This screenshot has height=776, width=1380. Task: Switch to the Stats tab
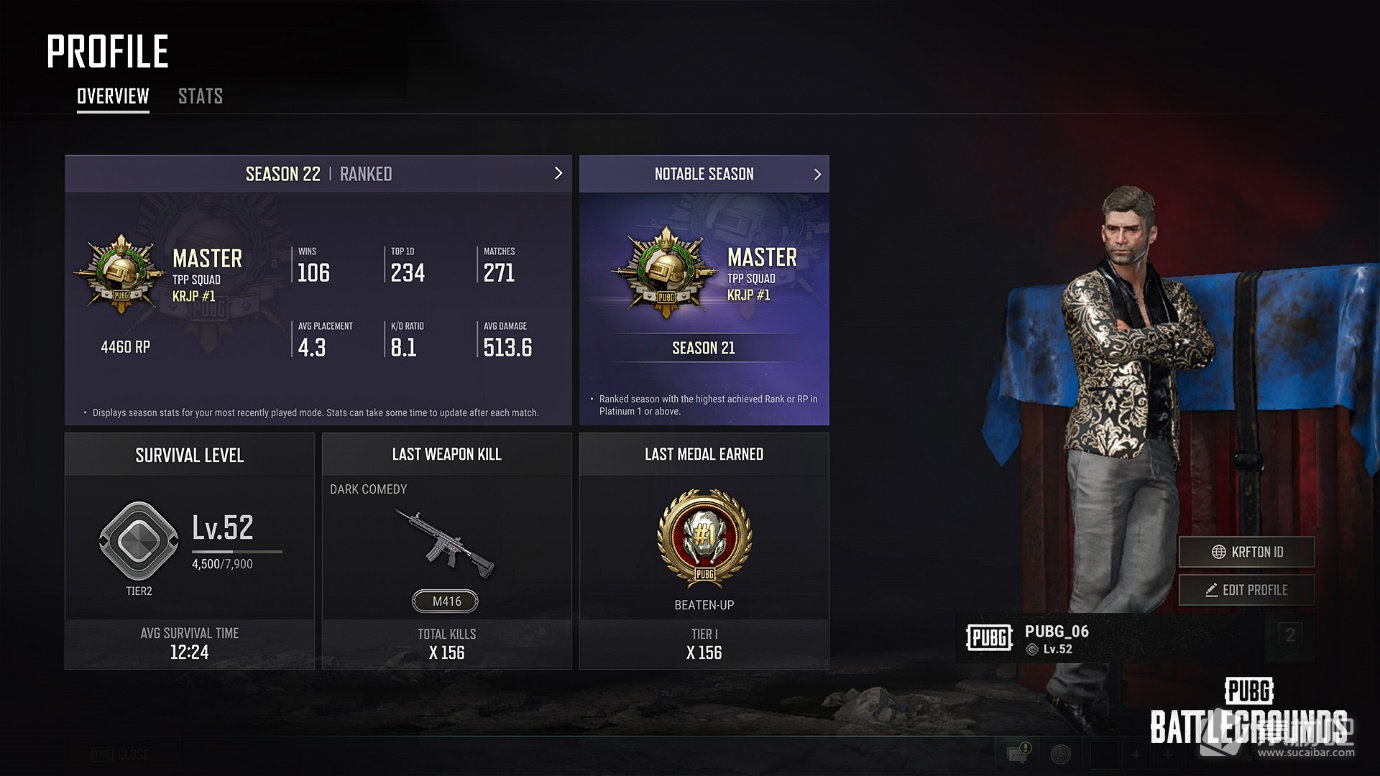[200, 97]
